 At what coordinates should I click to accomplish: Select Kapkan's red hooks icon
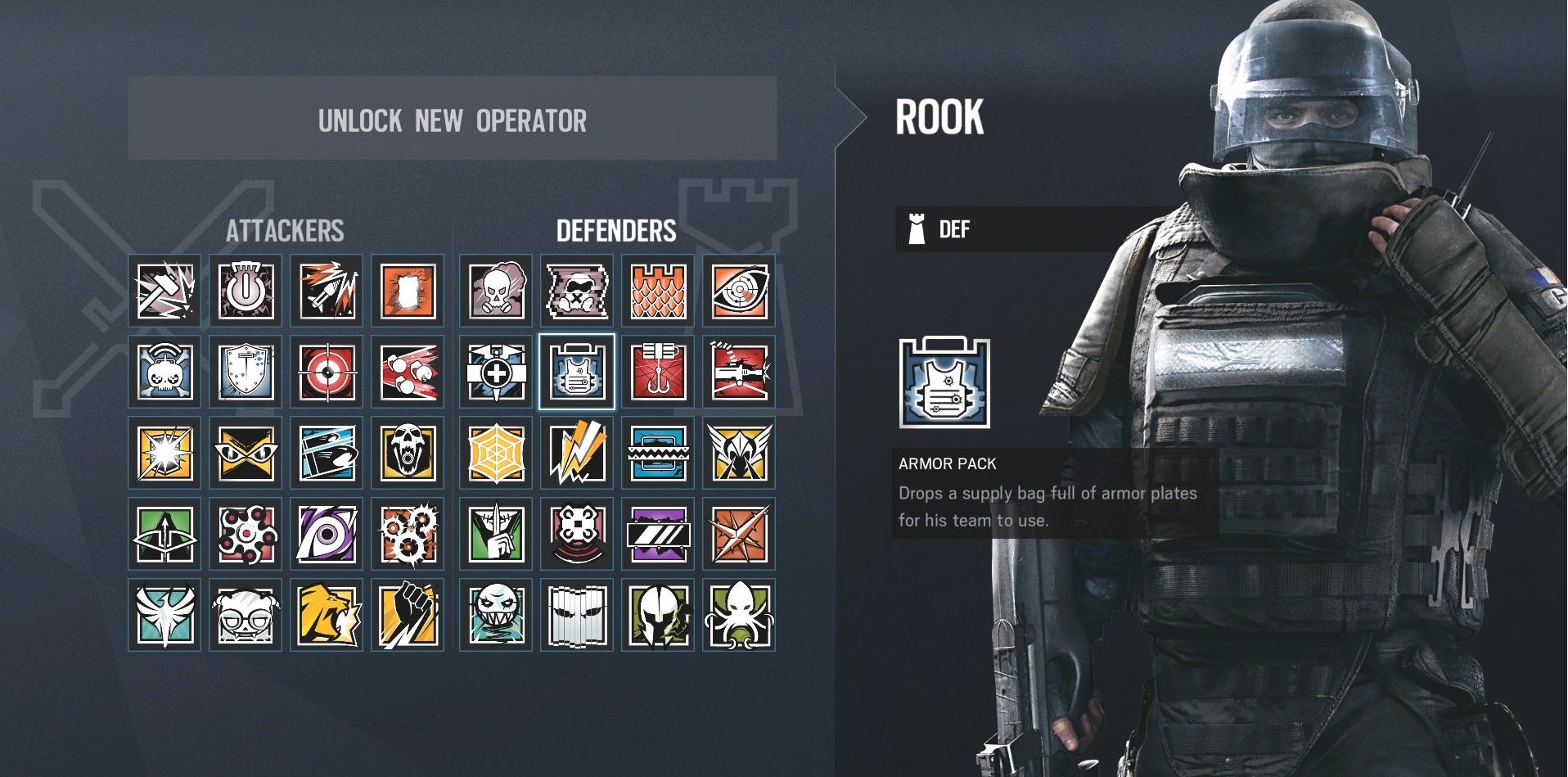pos(659,373)
